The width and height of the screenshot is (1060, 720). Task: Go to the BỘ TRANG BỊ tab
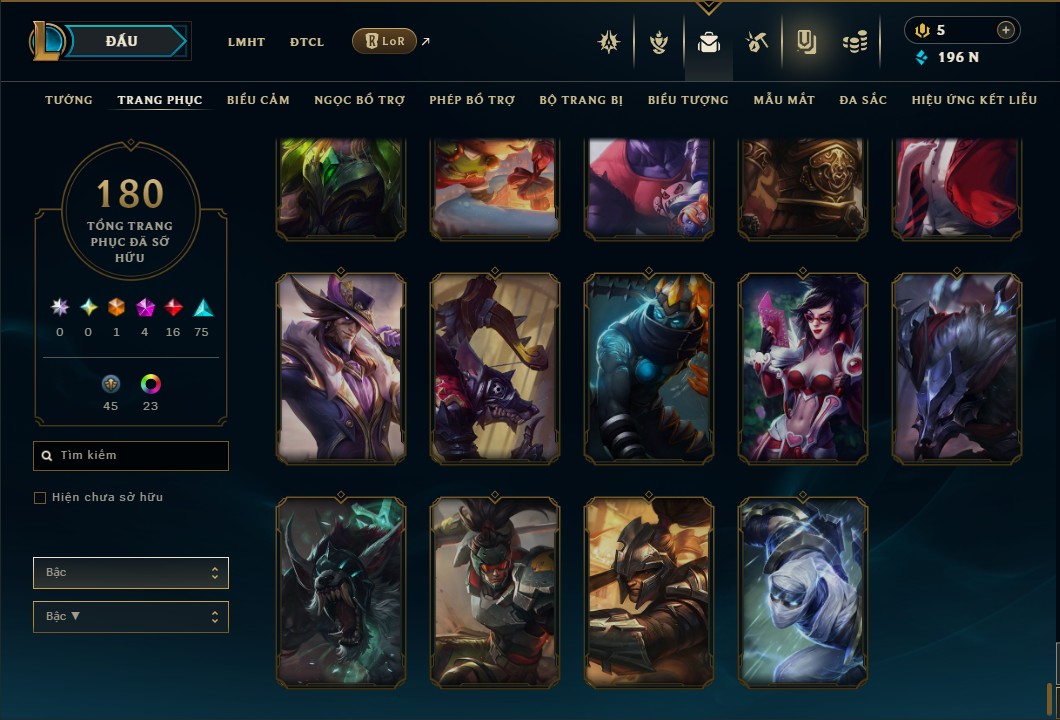[581, 100]
